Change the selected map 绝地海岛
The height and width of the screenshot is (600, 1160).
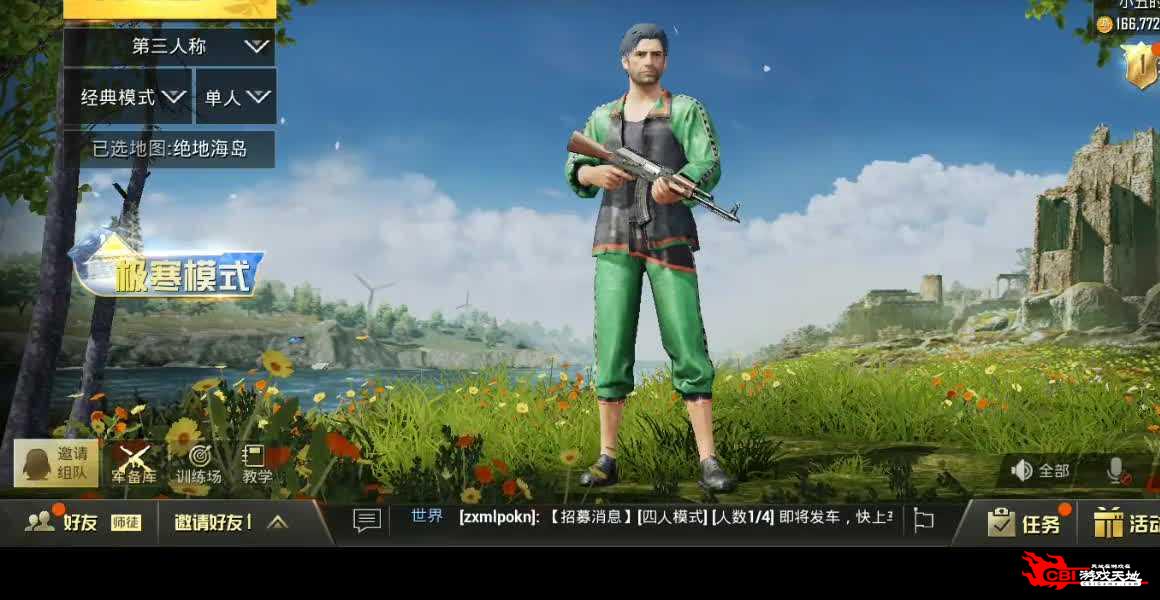coord(169,149)
